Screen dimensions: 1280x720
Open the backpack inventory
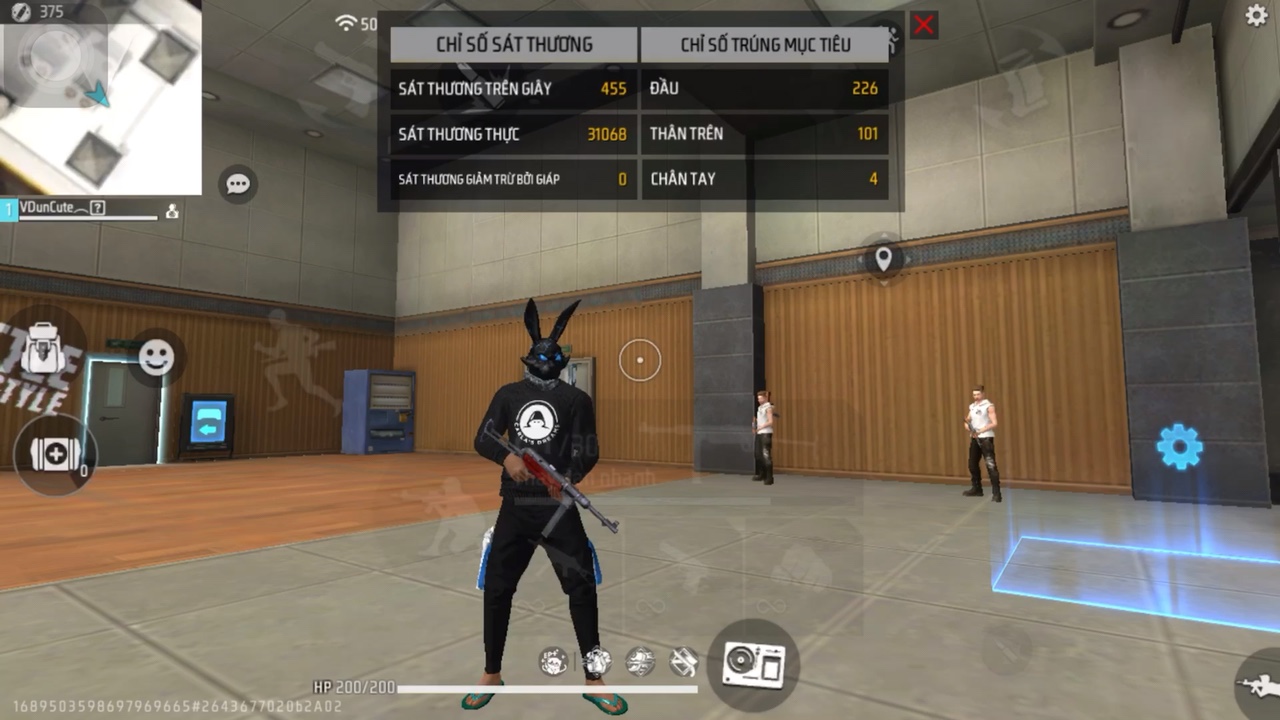tap(44, 349)
